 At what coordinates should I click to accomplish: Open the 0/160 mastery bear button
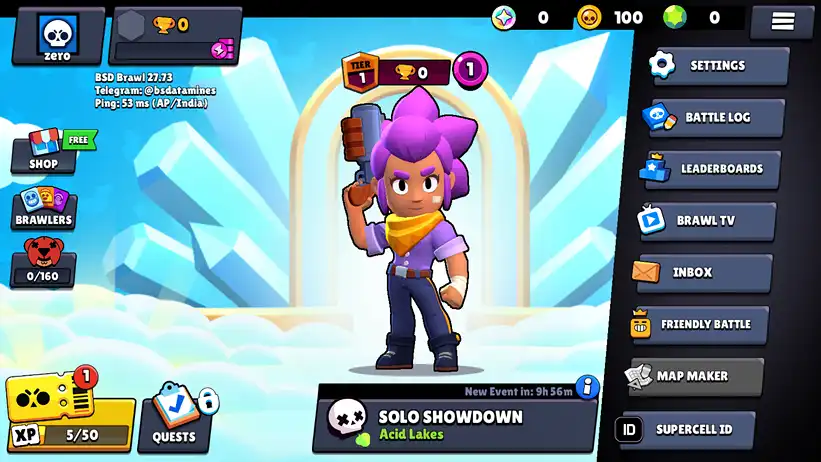(42, 264)
